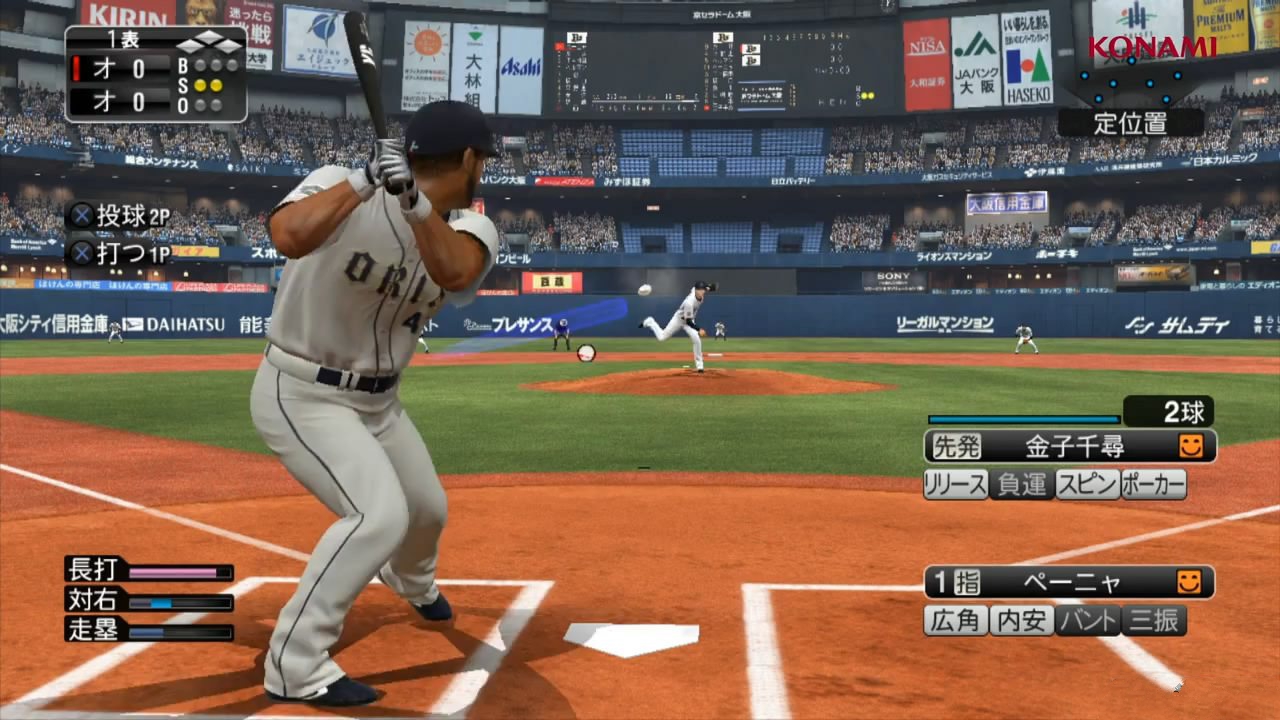The image size is (1280, 720).
Task: Select the スピン pitcher skill tag
Action: click(1088, 485)
